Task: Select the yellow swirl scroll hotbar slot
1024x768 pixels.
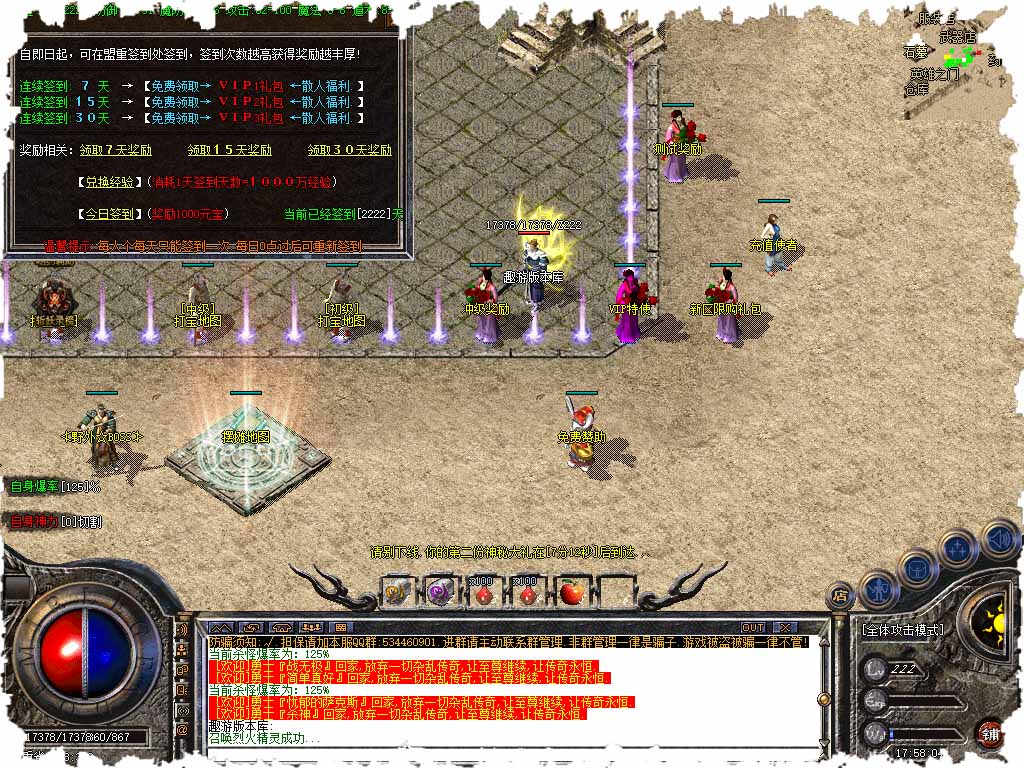Action: click(395, 592)
